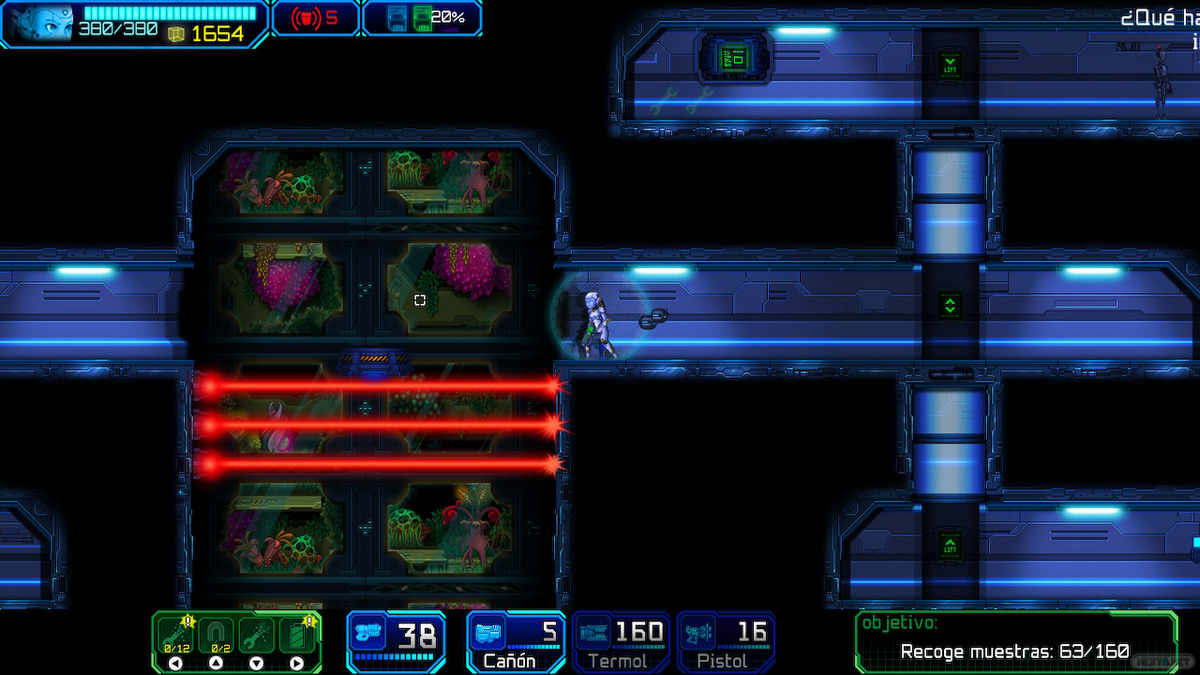Use the battery item slot
Image resolution: width=1200 pixels, height=675 pixels.
tap(297, 636)
